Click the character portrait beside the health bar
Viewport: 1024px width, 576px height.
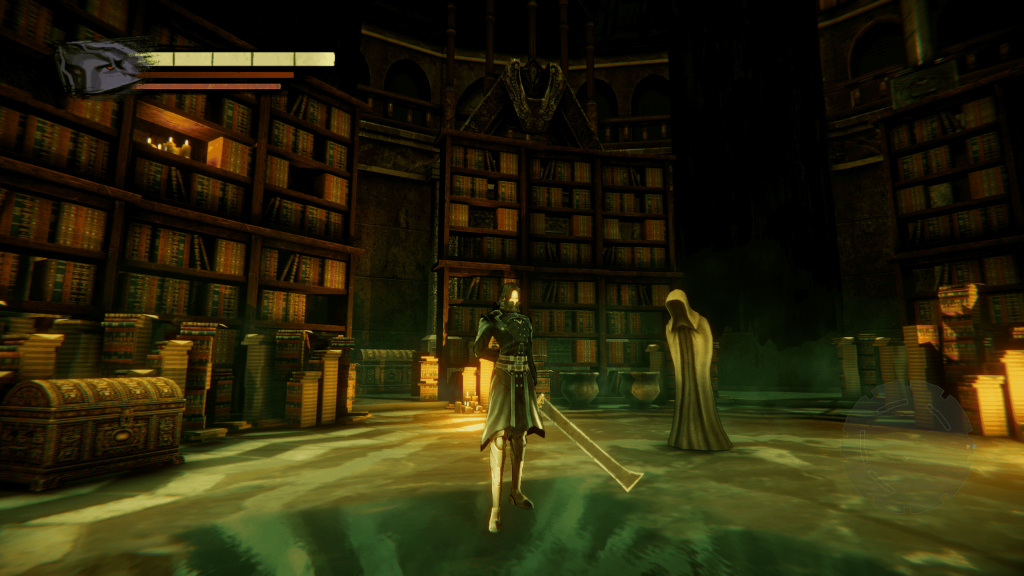tap(100, 67)
